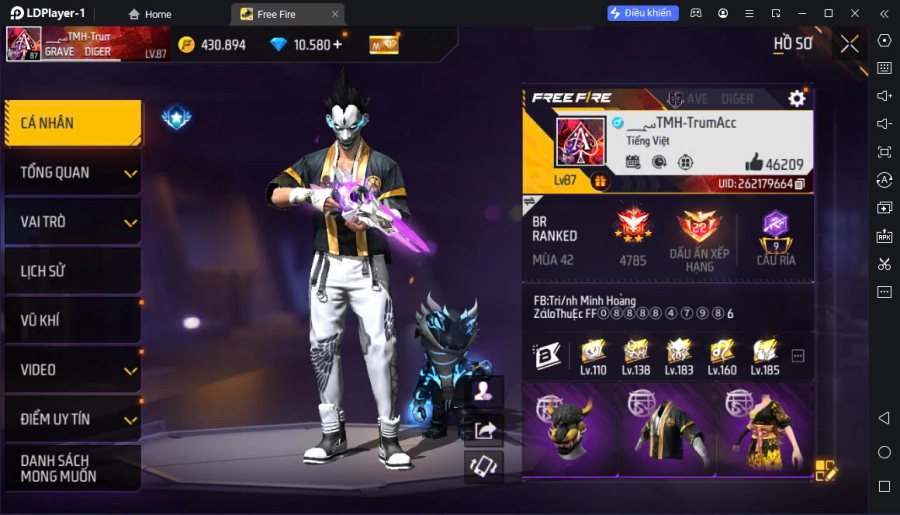Viewport: 900px width, 515px height.
Task: Select the black horned mask item
Action: [570, 428]
